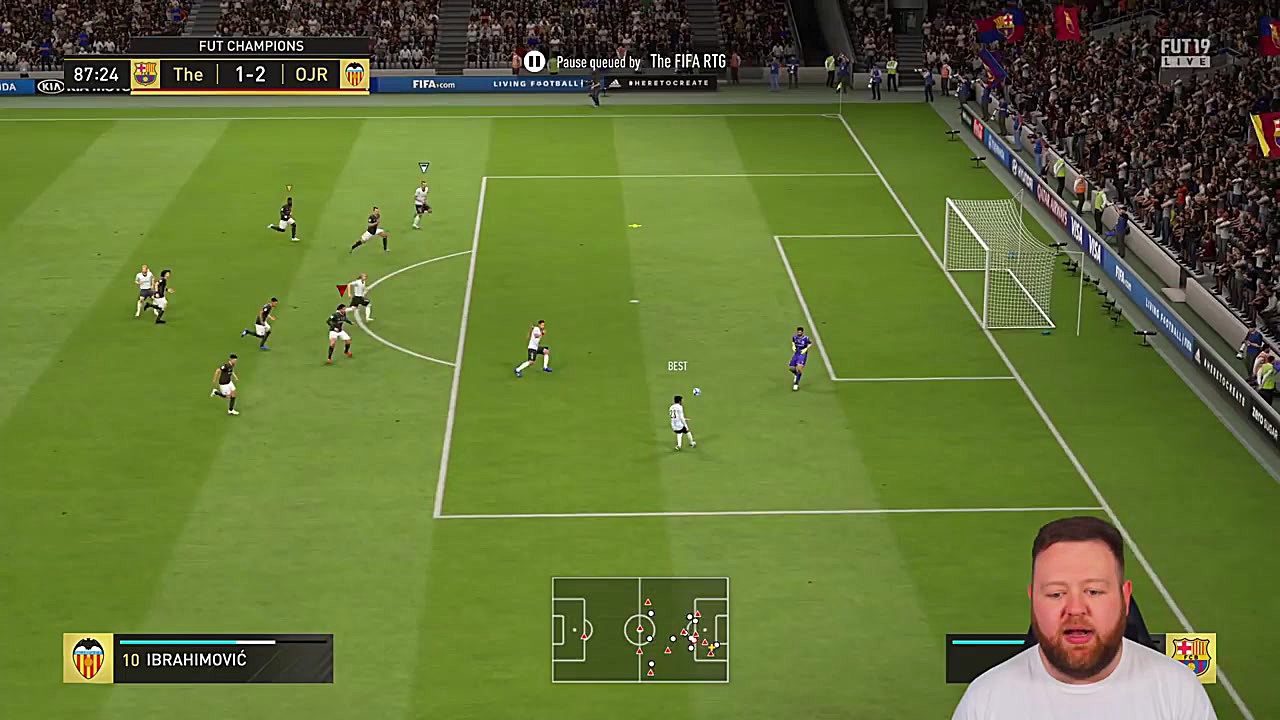Select the Valencia crest on the scoreboard

pos(355,74)
